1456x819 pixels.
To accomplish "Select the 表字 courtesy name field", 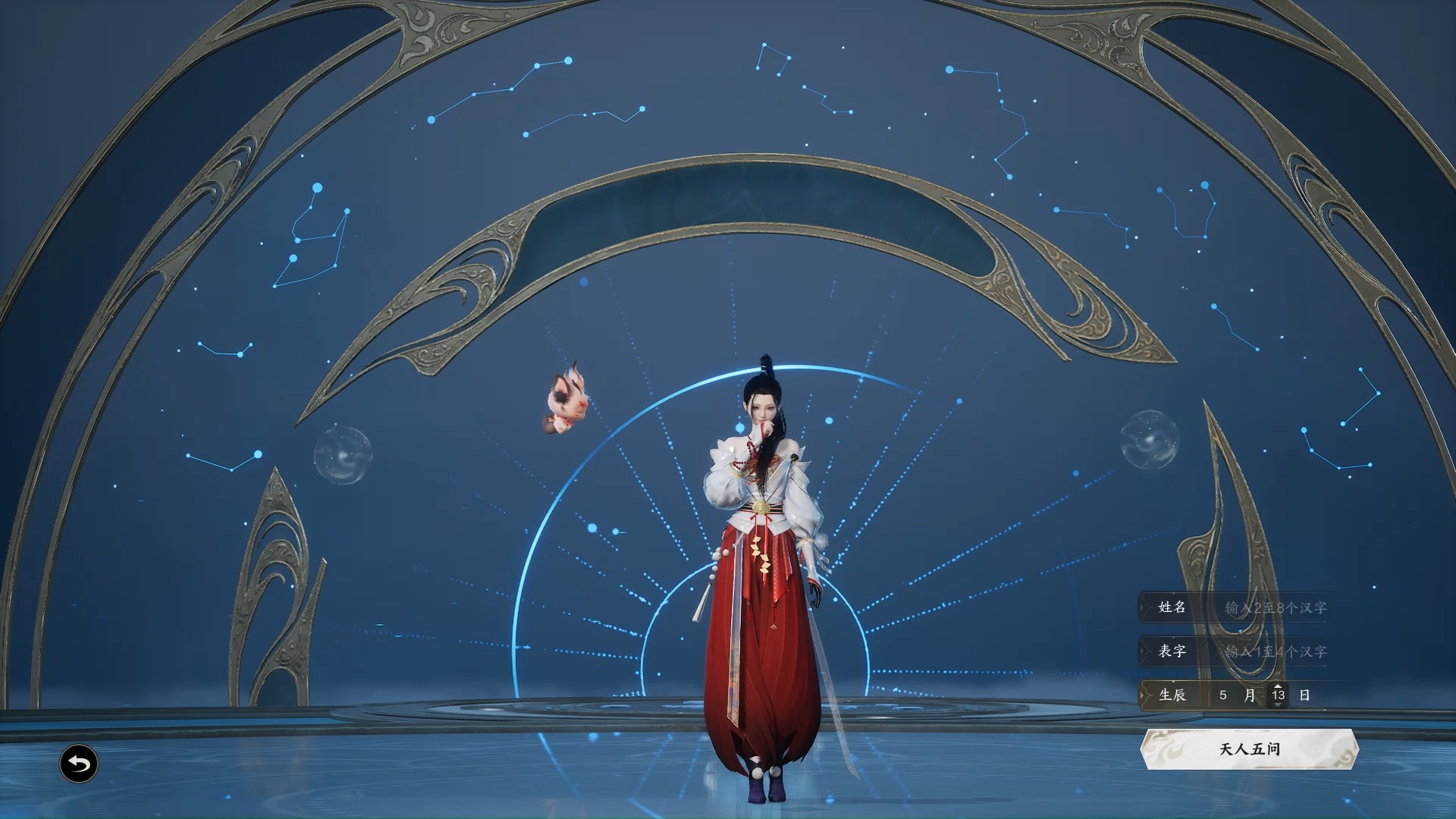I will (1276, 651).
